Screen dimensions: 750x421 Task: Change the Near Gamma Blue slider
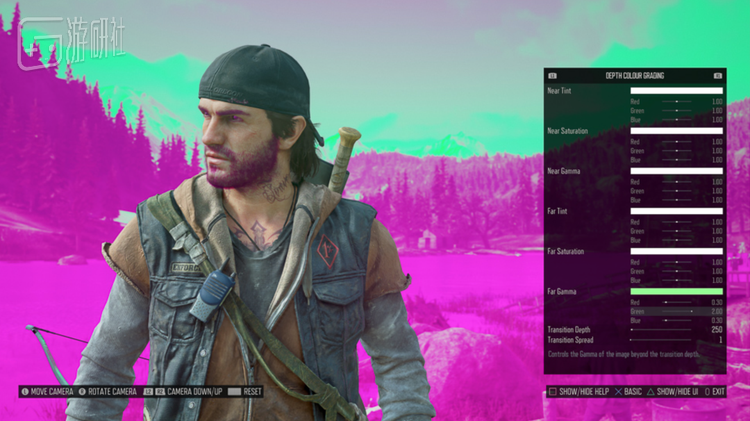[676, 200]
